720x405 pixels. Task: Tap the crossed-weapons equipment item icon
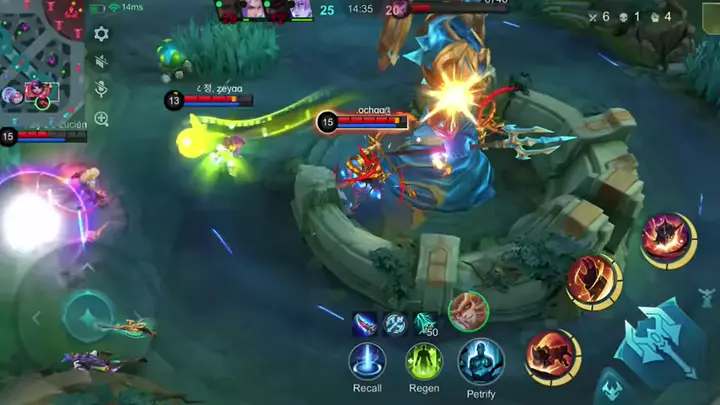point(395,324)
